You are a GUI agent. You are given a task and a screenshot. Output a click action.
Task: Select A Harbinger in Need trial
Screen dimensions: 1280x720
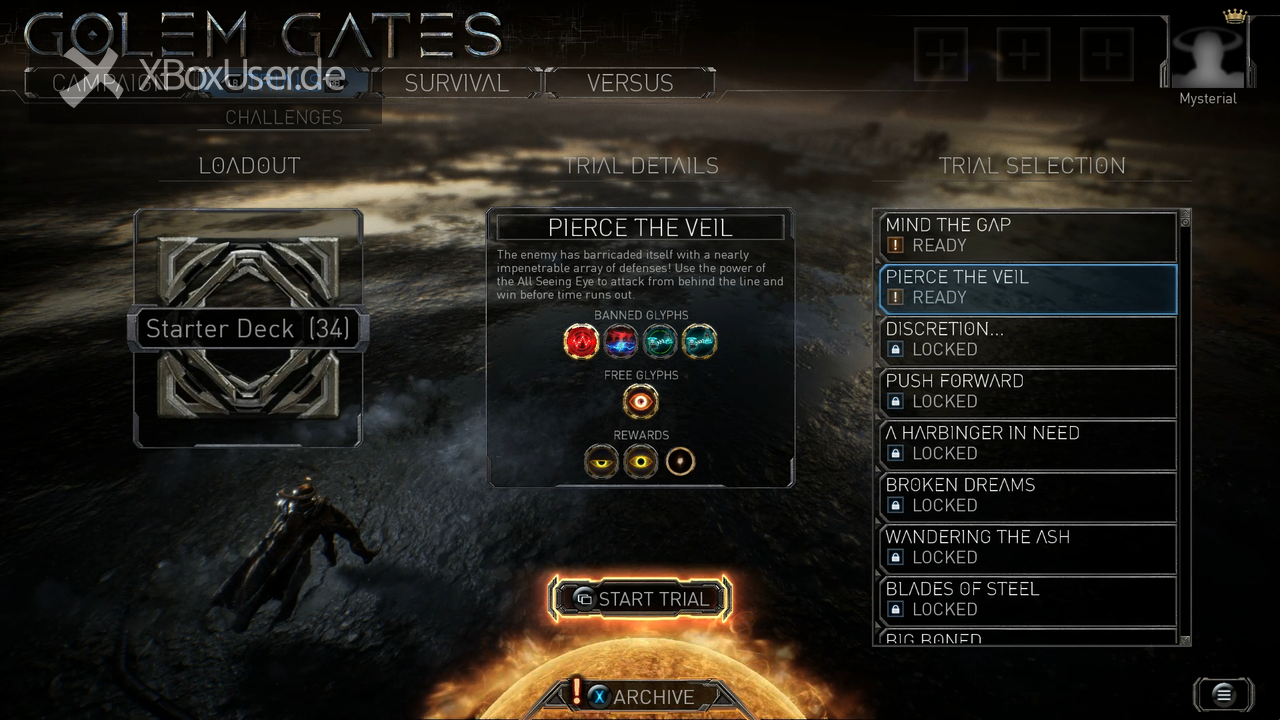[1027, 444]
